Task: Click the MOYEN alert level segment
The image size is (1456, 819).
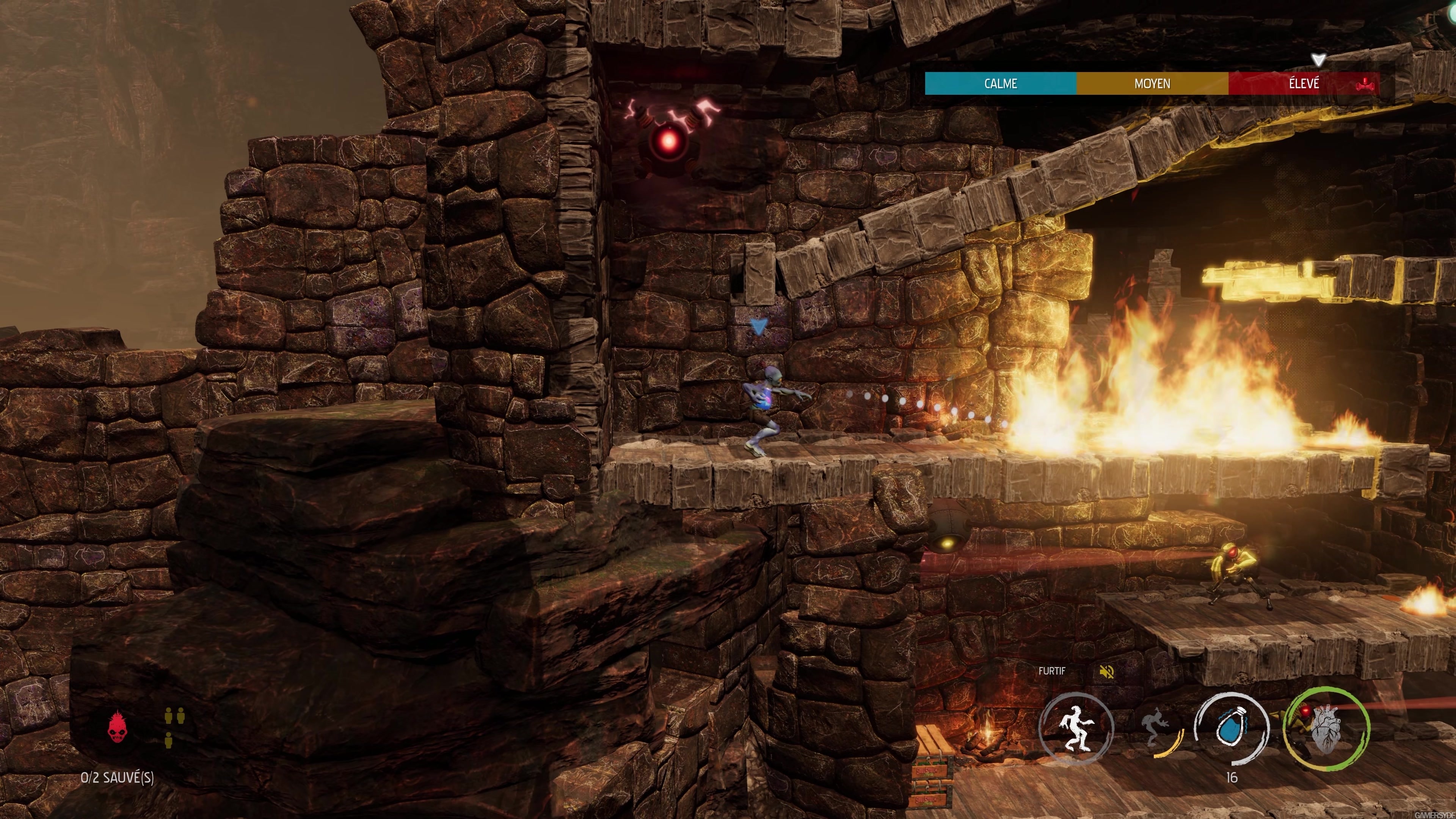Action: tap(1152, 84)
